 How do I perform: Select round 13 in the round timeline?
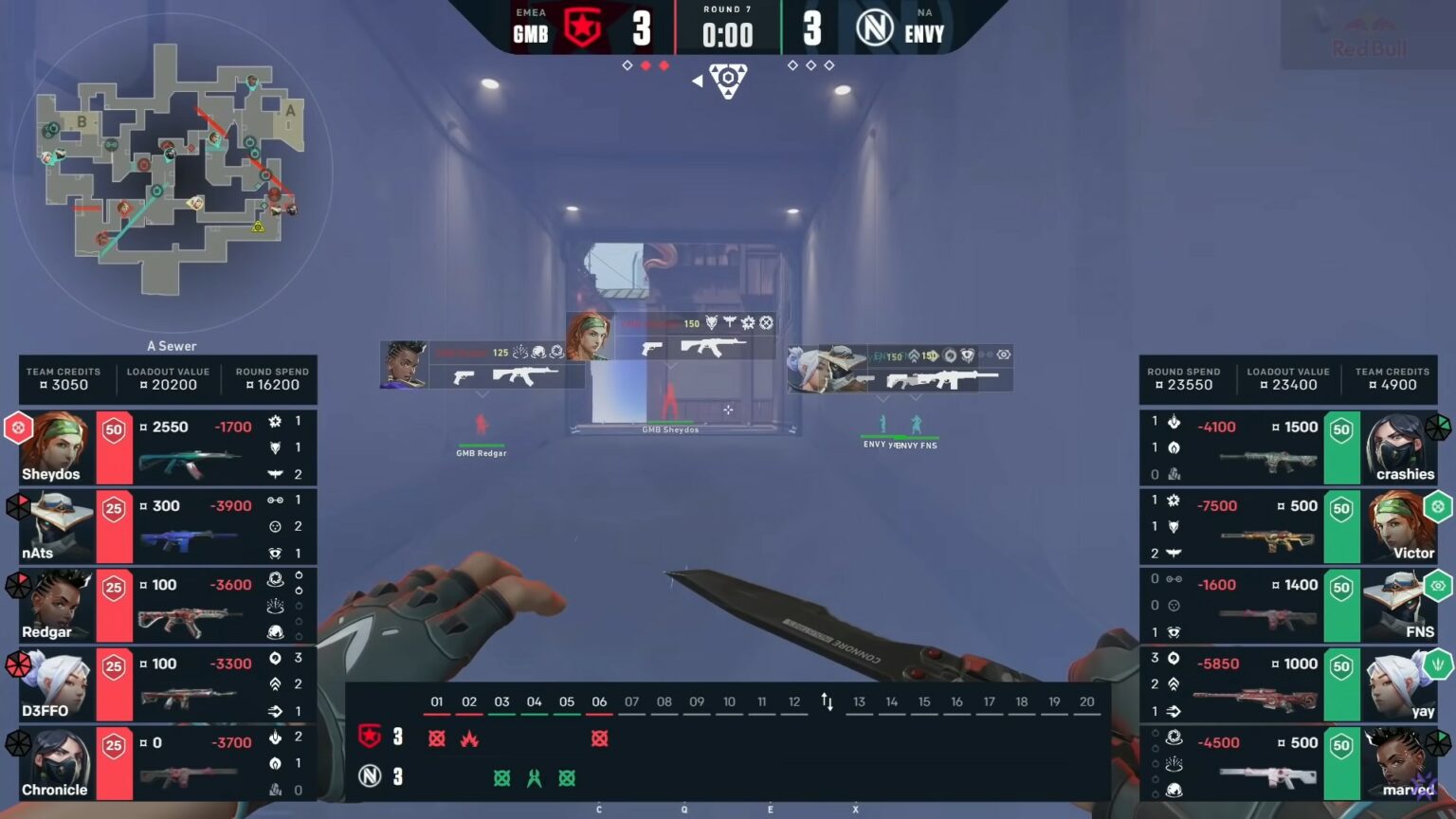click(x=859, y=702)
